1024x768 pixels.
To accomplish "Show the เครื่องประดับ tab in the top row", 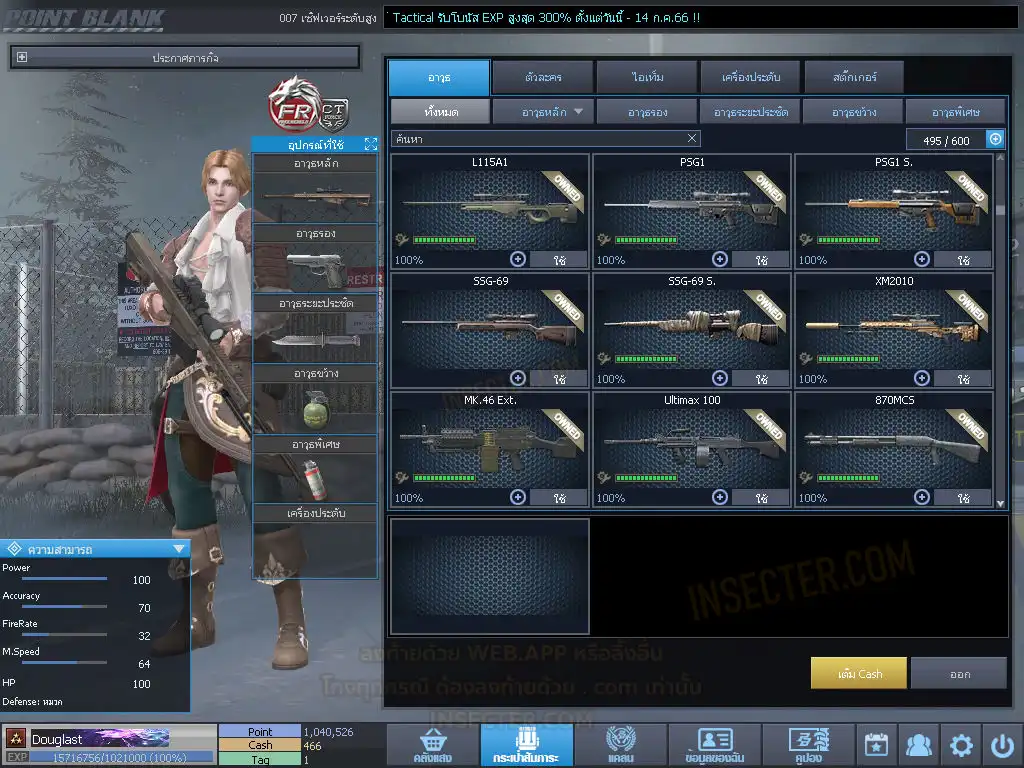I will click(x=749, y=77).
